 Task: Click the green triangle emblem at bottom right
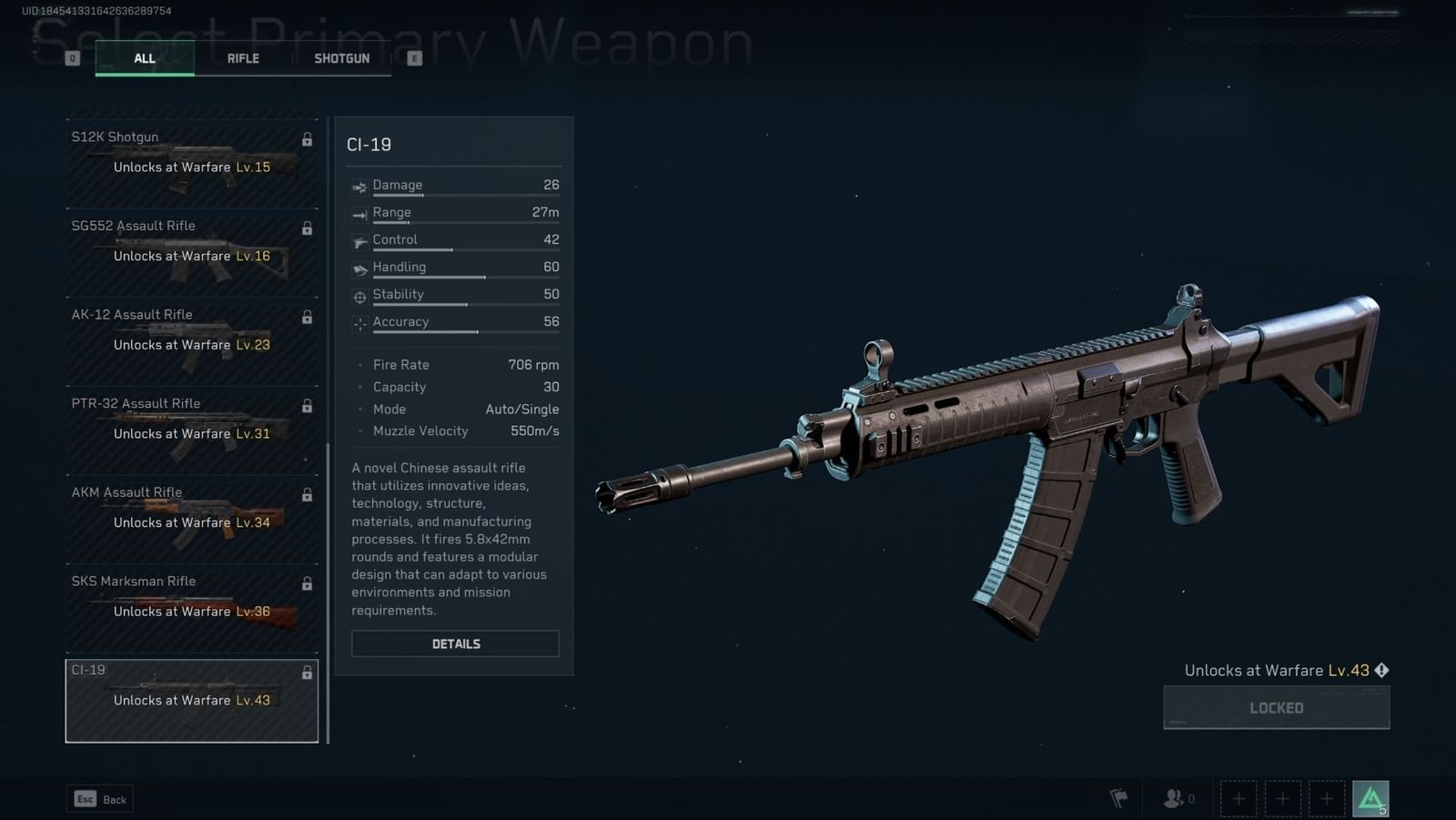click(x=1370, y=797)
